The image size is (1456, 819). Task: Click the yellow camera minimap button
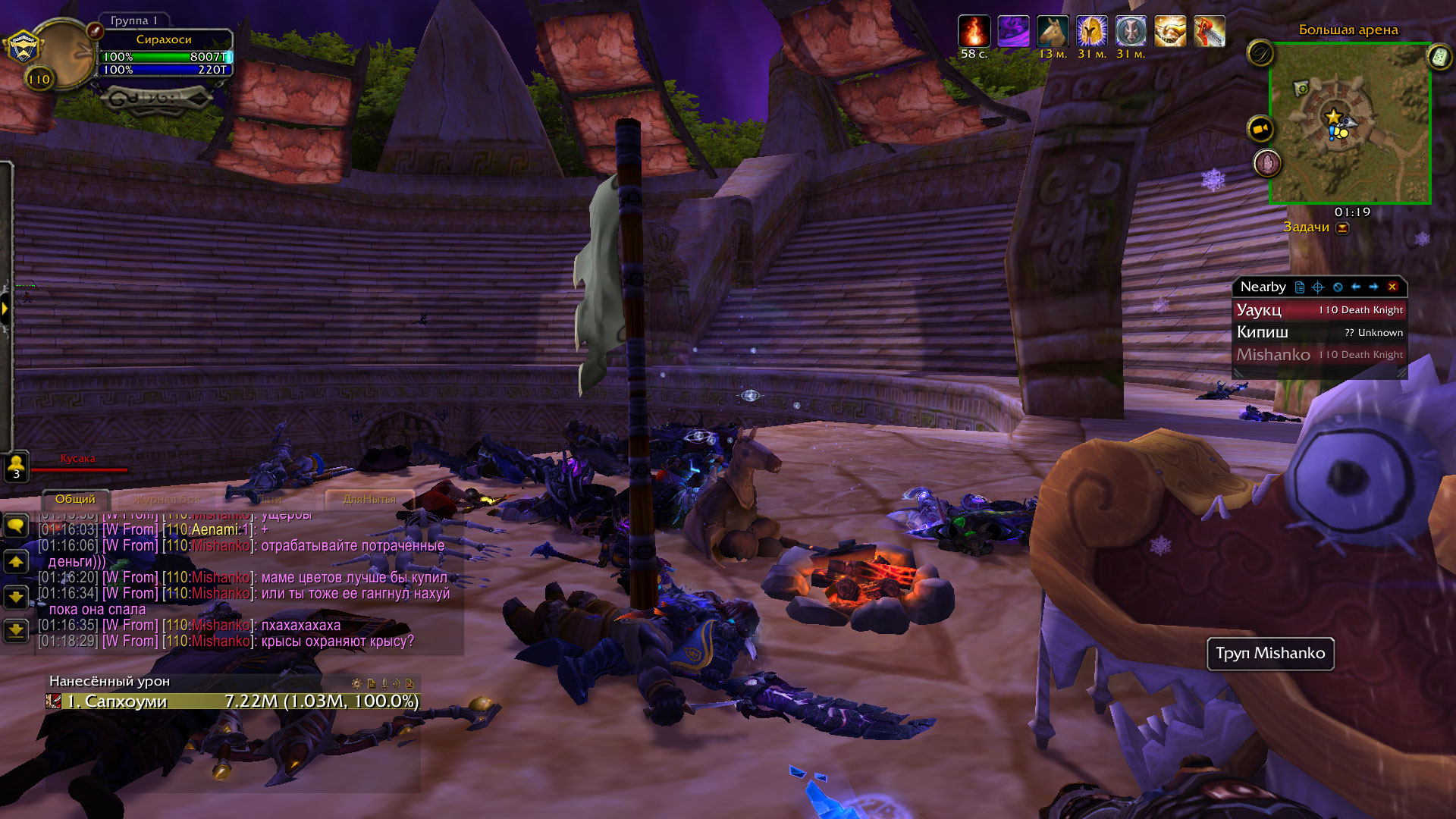tap(1261, 129)
